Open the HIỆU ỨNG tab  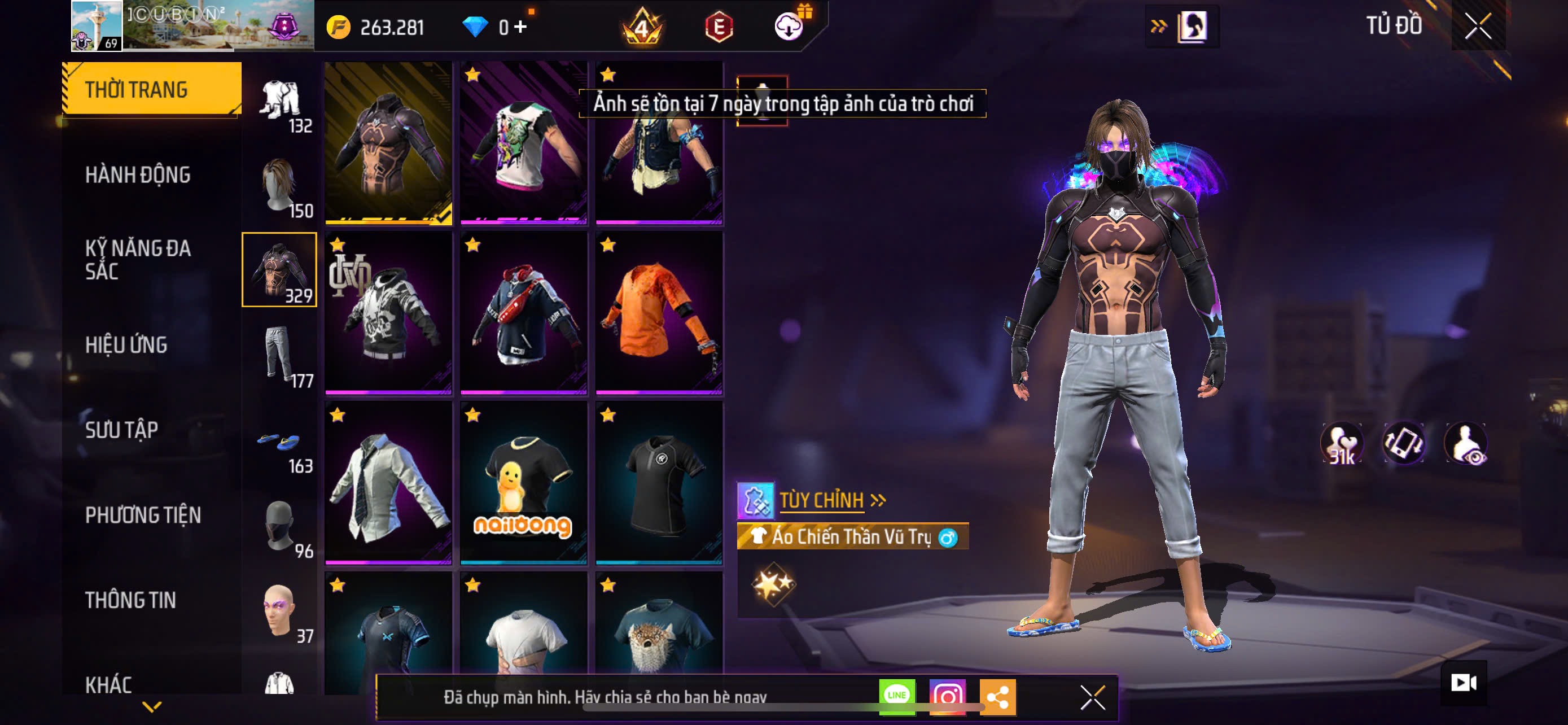(x=126, y=344)
